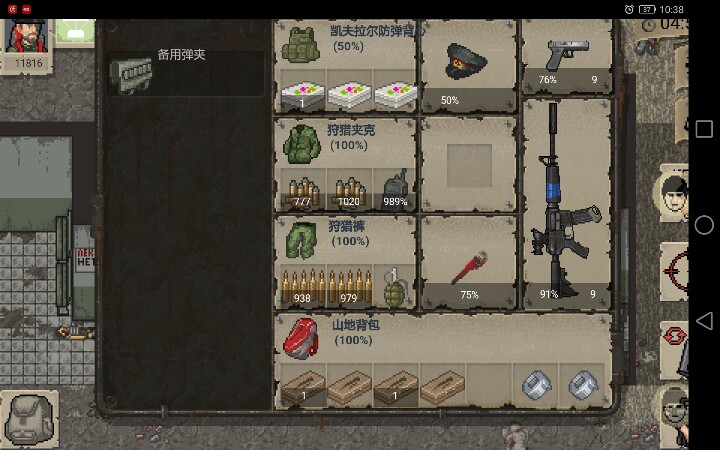The height and width of the screenshot is (450, 720).
Task: Pick the rifle bullets stack of 938
Action: coord(302,286)
